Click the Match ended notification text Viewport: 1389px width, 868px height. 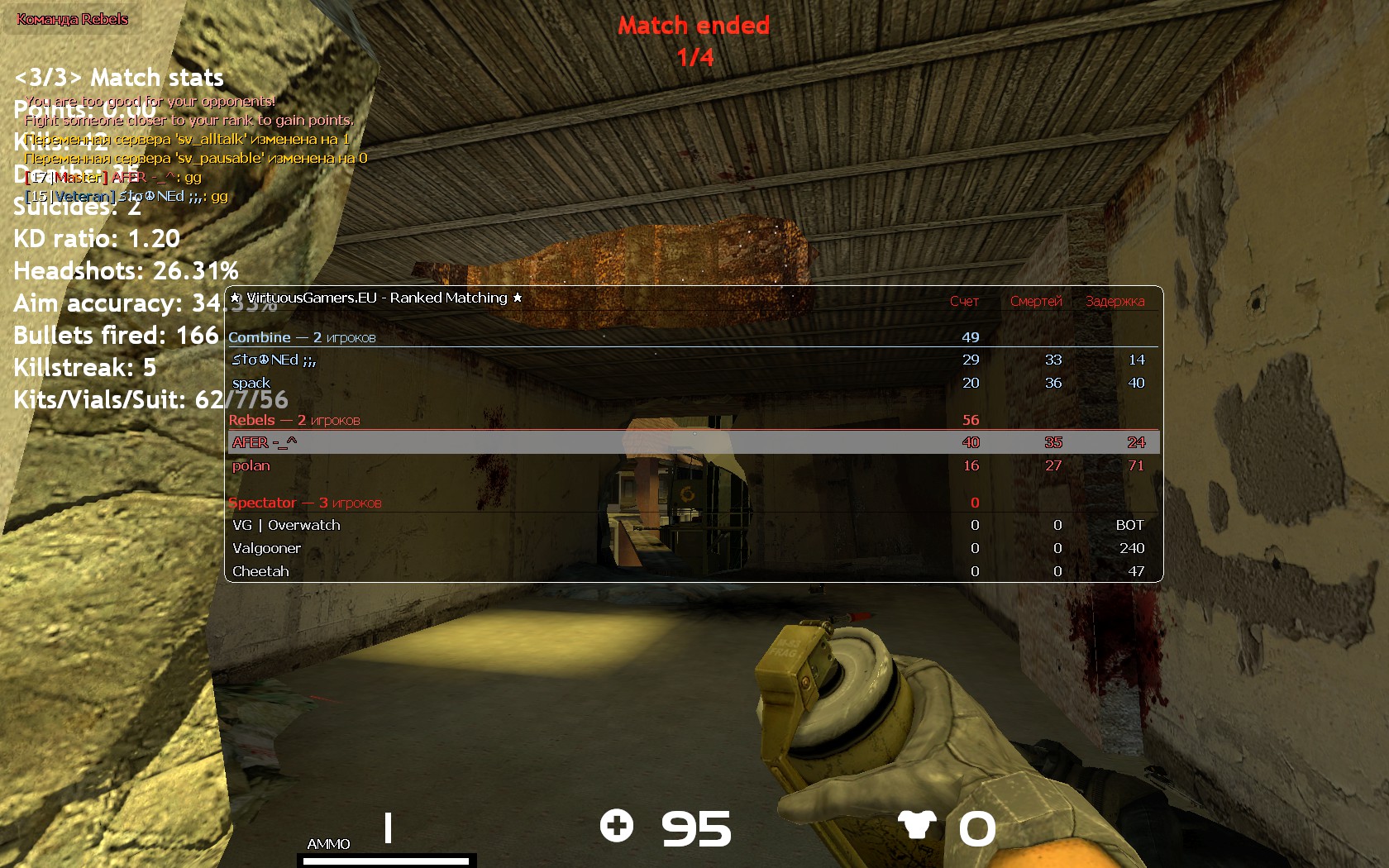(x=694, y=26)
